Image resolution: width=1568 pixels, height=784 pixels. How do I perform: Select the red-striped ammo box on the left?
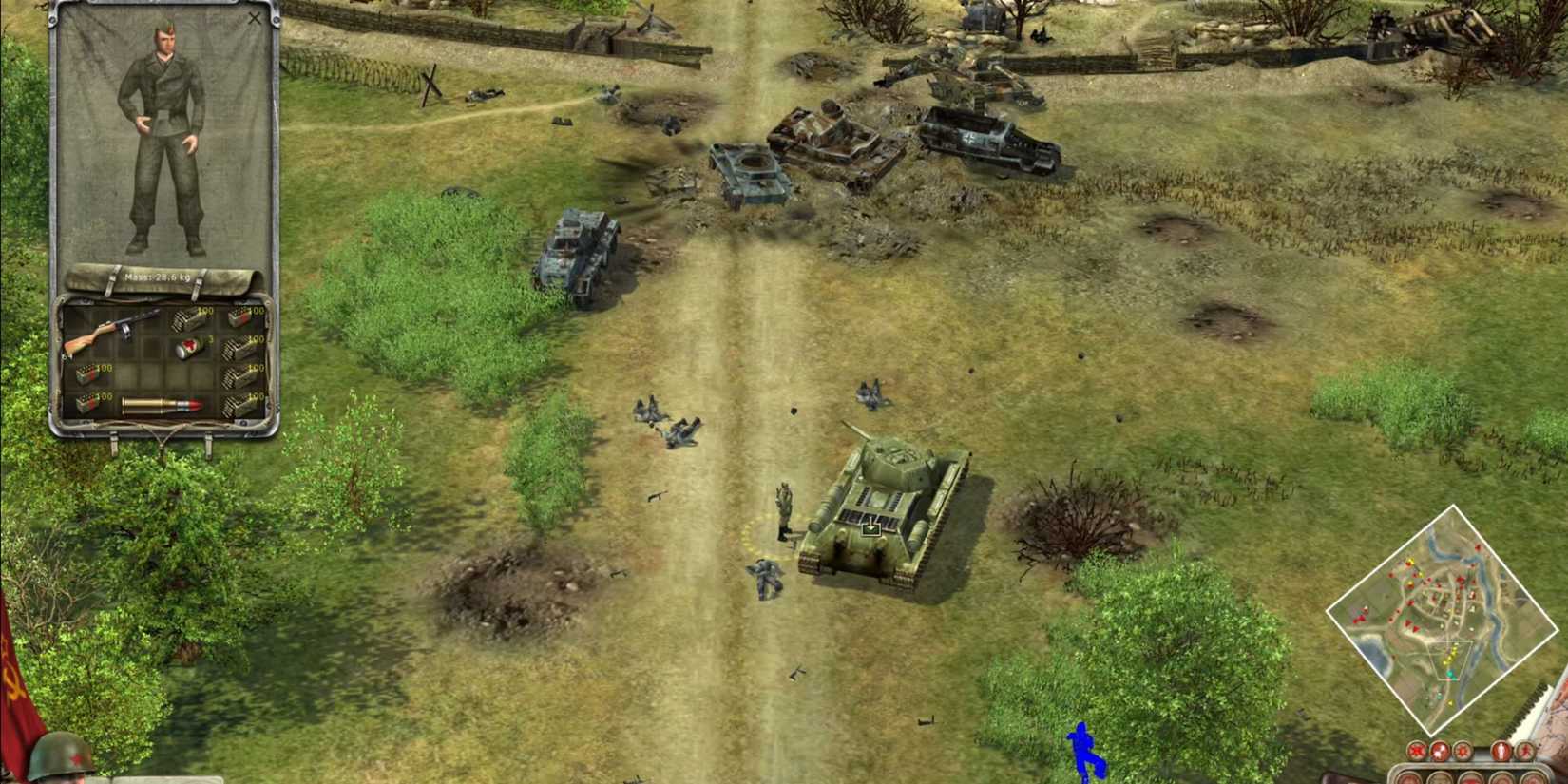click(x=86, y=373)
